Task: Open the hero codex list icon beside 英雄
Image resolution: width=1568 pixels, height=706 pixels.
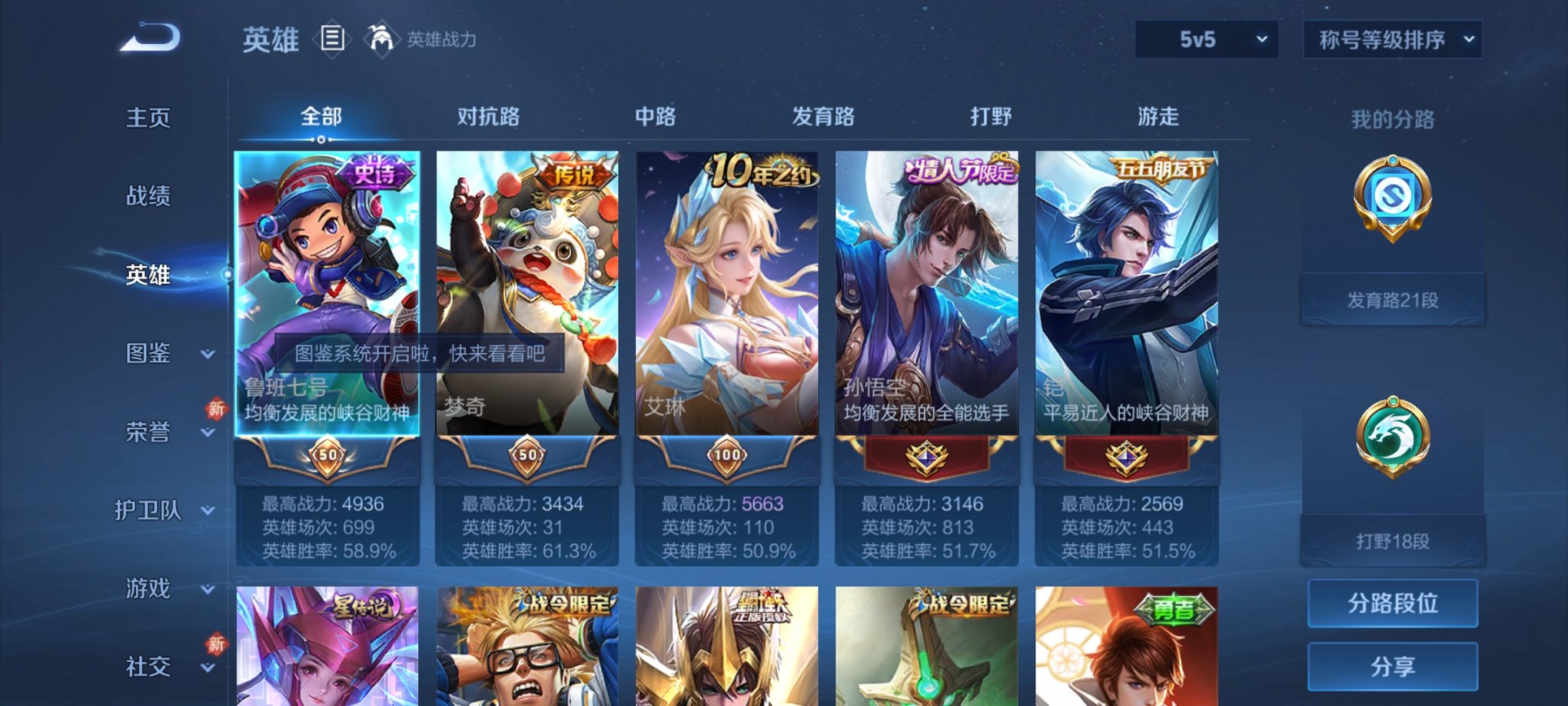Action: coord(331,38)
